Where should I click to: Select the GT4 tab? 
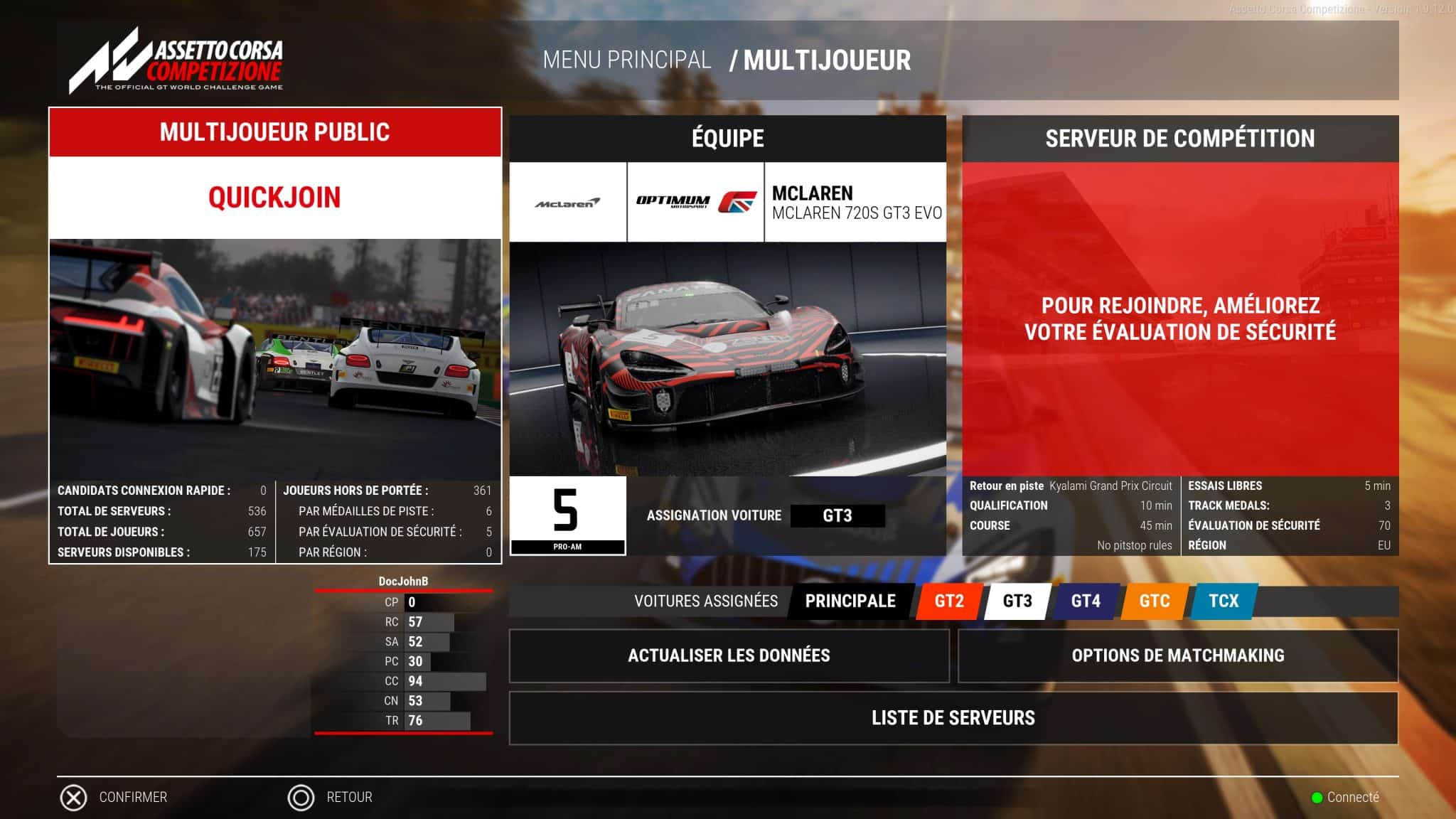1087,601
